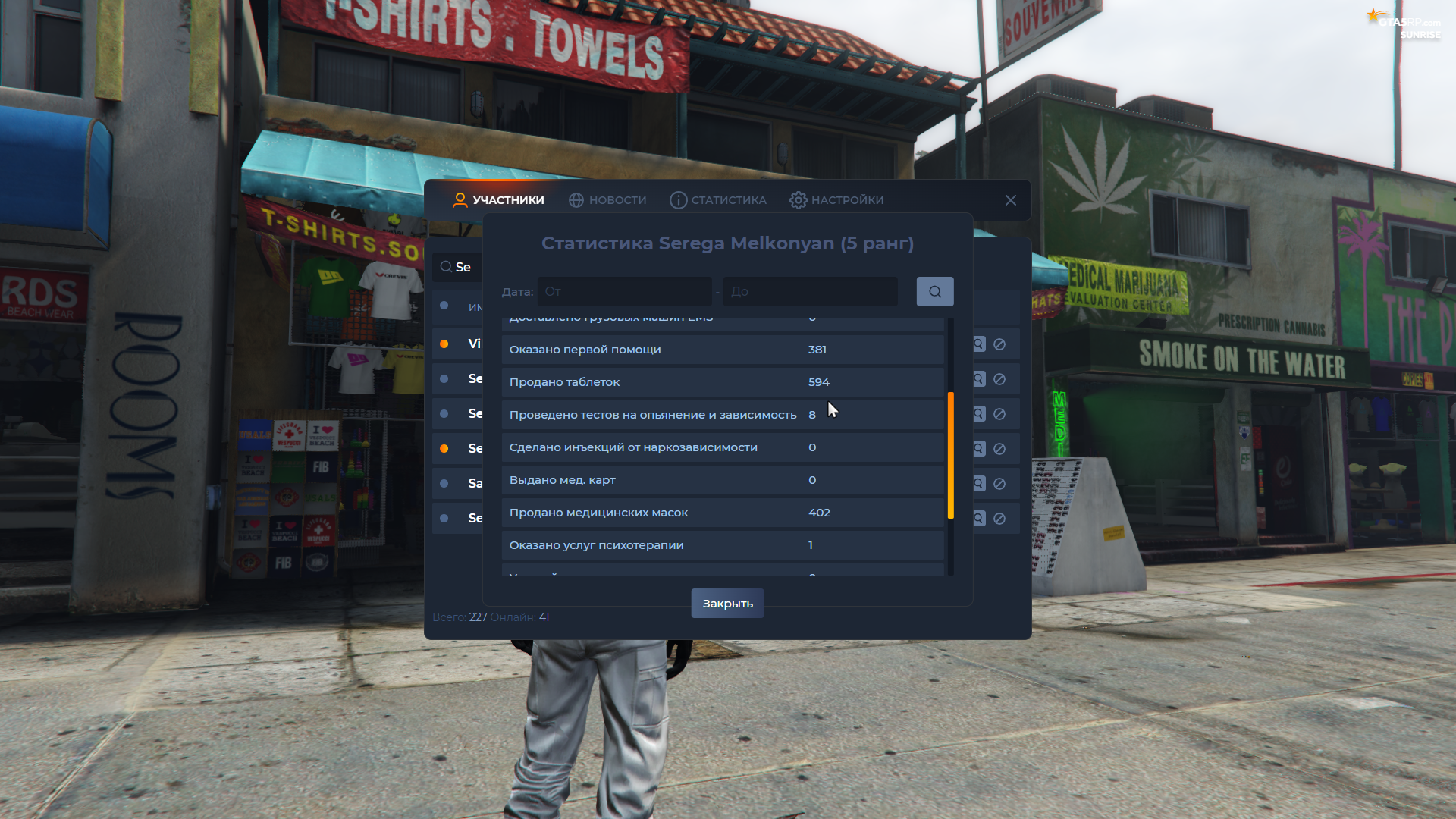Click the blue status dot on second member
This screenshot has height=819, width=1456.
click(444, 379)
